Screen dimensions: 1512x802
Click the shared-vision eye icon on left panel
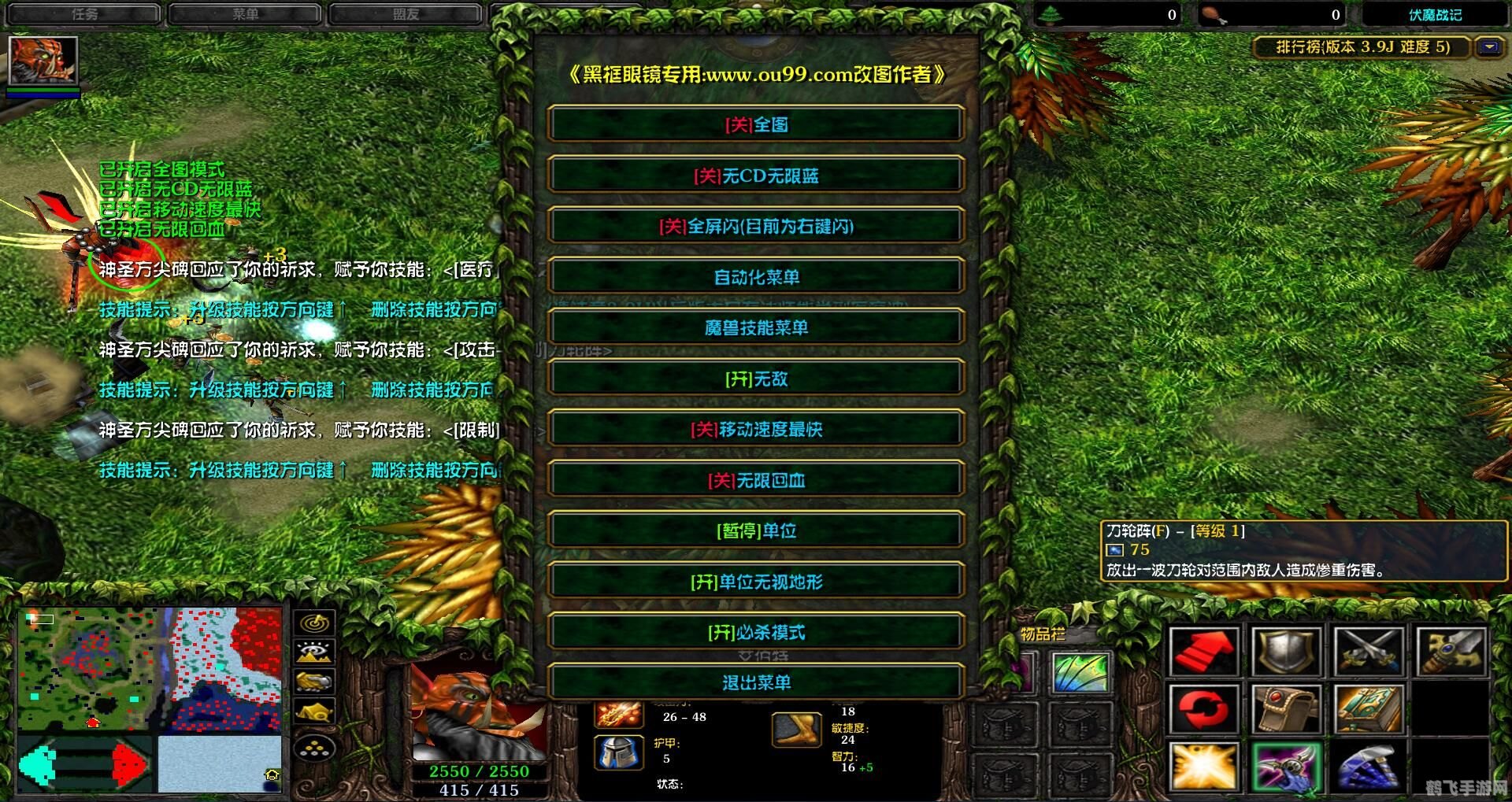[313, 651]
